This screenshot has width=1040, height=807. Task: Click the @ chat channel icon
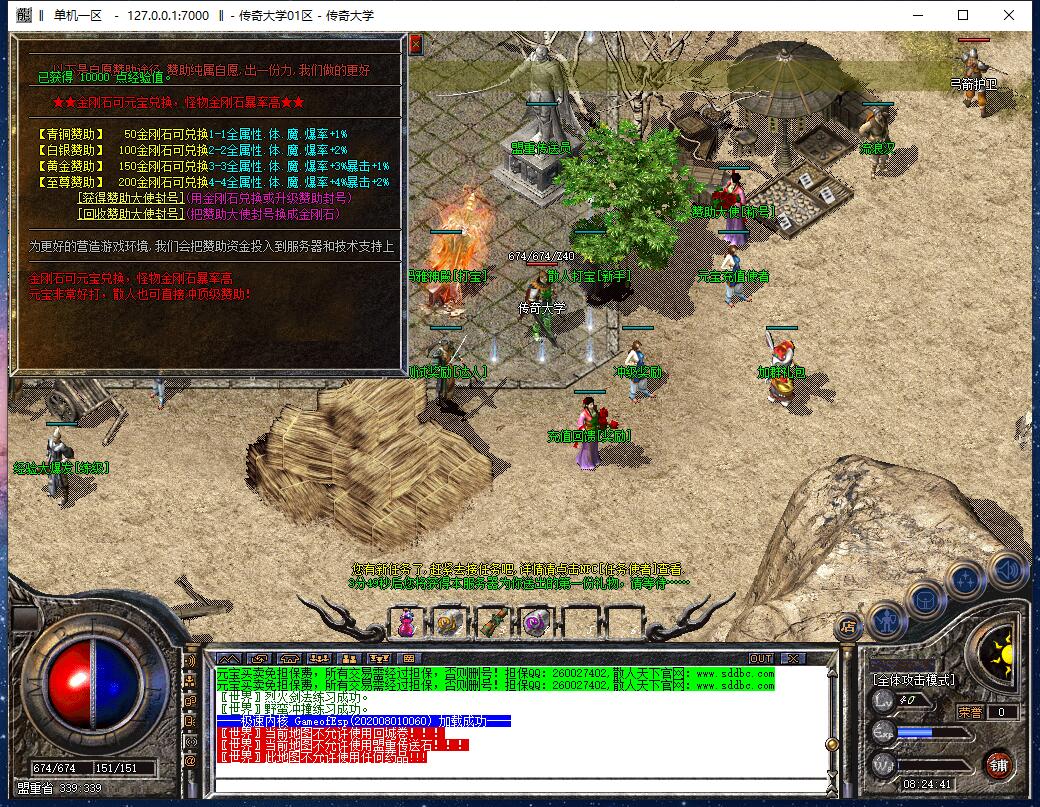pyautogui.click(x=190, y=760)
